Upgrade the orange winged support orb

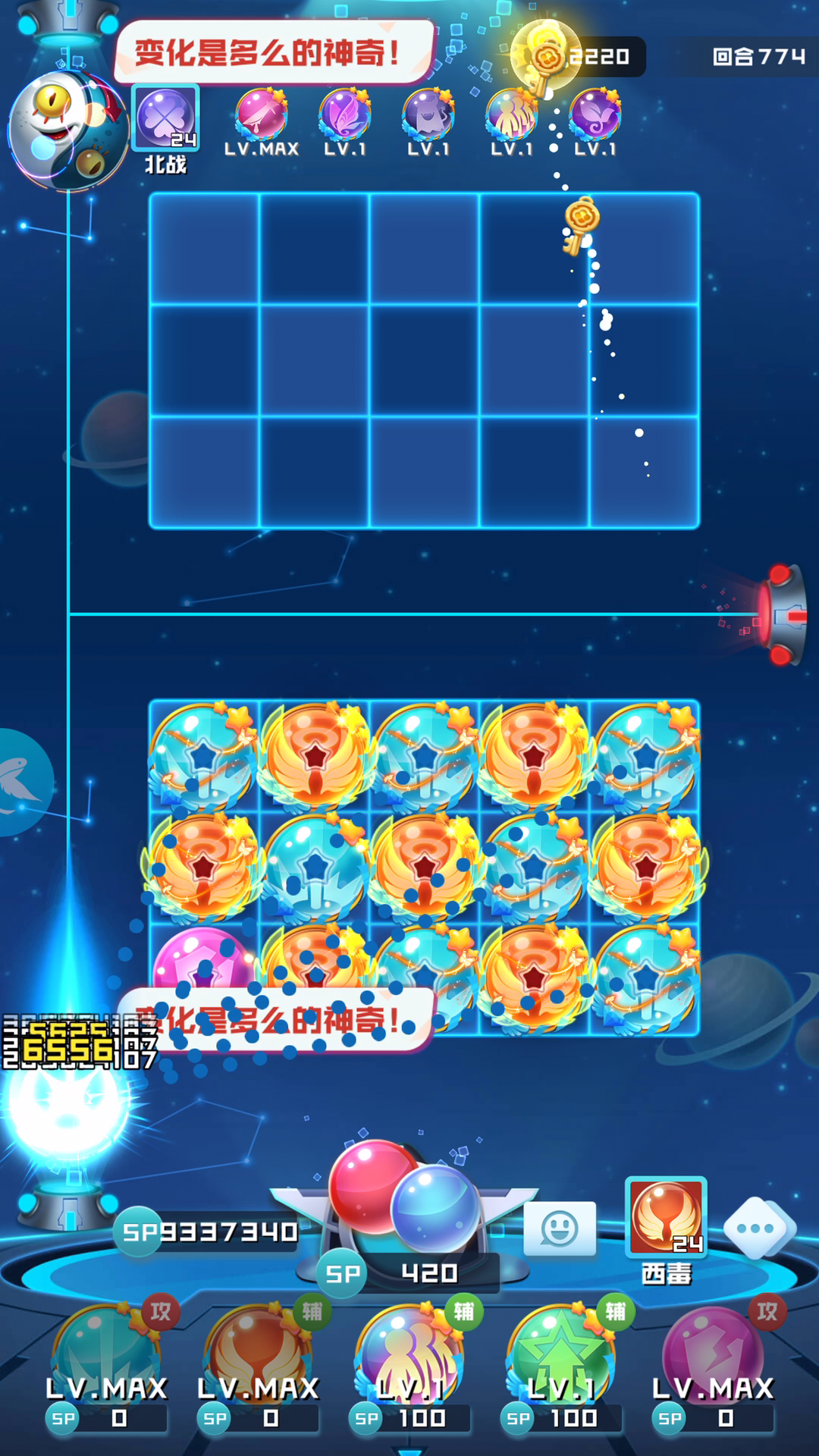coord(258,1357)
